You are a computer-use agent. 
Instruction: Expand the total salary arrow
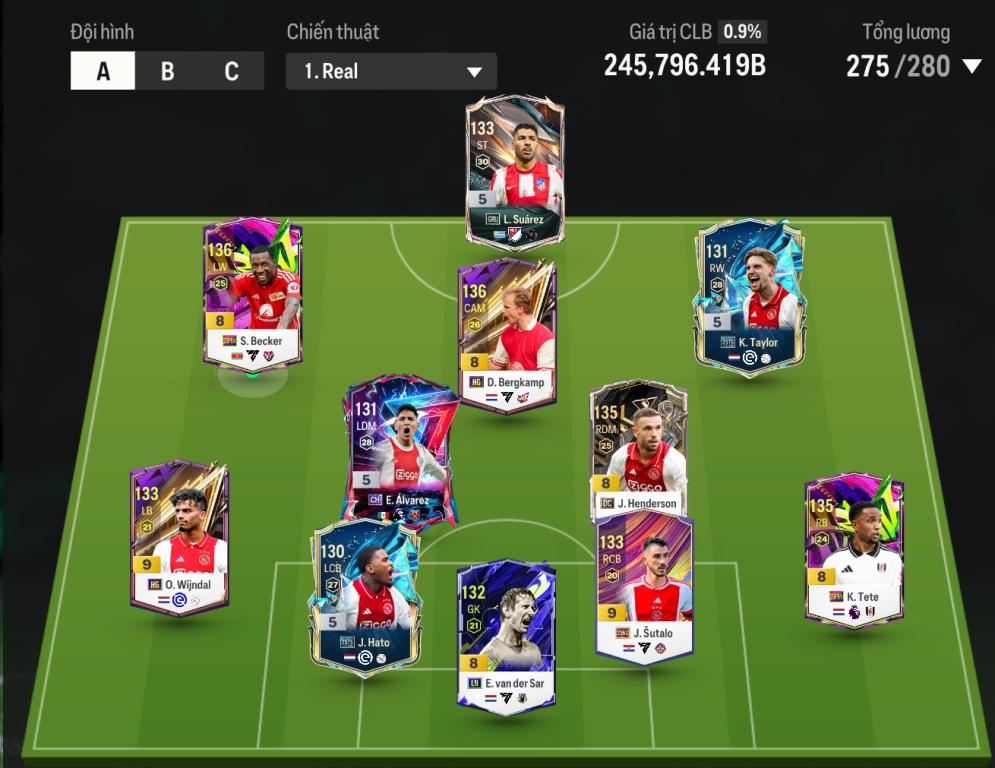[971, 67]
